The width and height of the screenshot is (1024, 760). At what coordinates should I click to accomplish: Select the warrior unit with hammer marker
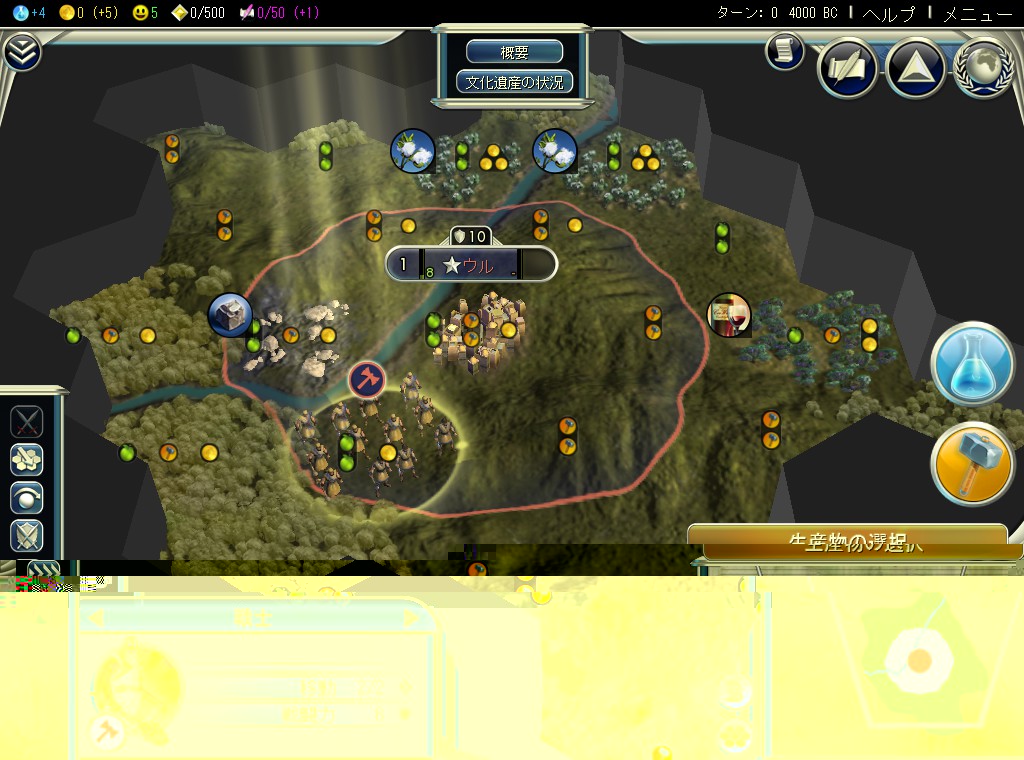[366, 379]
